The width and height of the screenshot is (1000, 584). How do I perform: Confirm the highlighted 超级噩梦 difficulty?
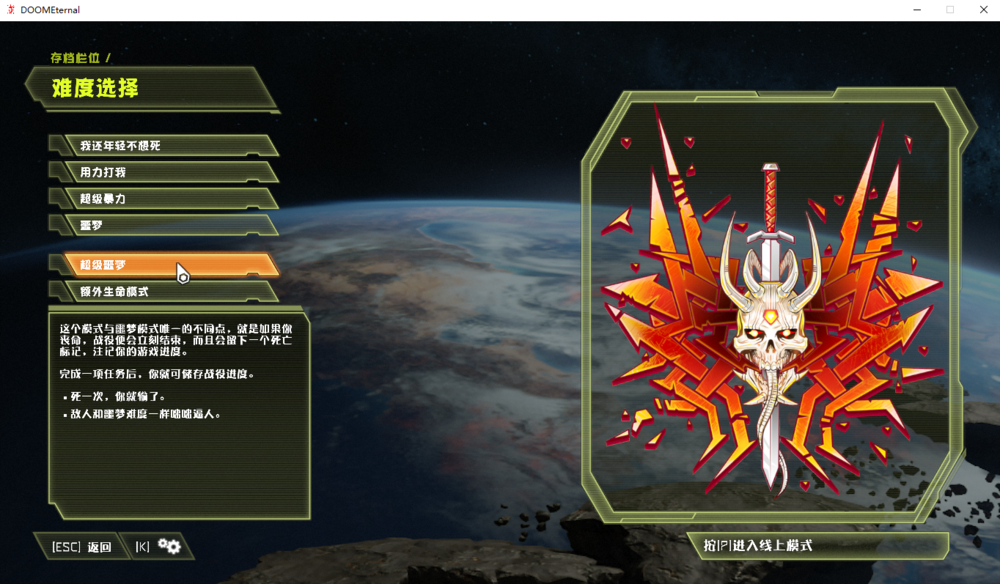165,264
